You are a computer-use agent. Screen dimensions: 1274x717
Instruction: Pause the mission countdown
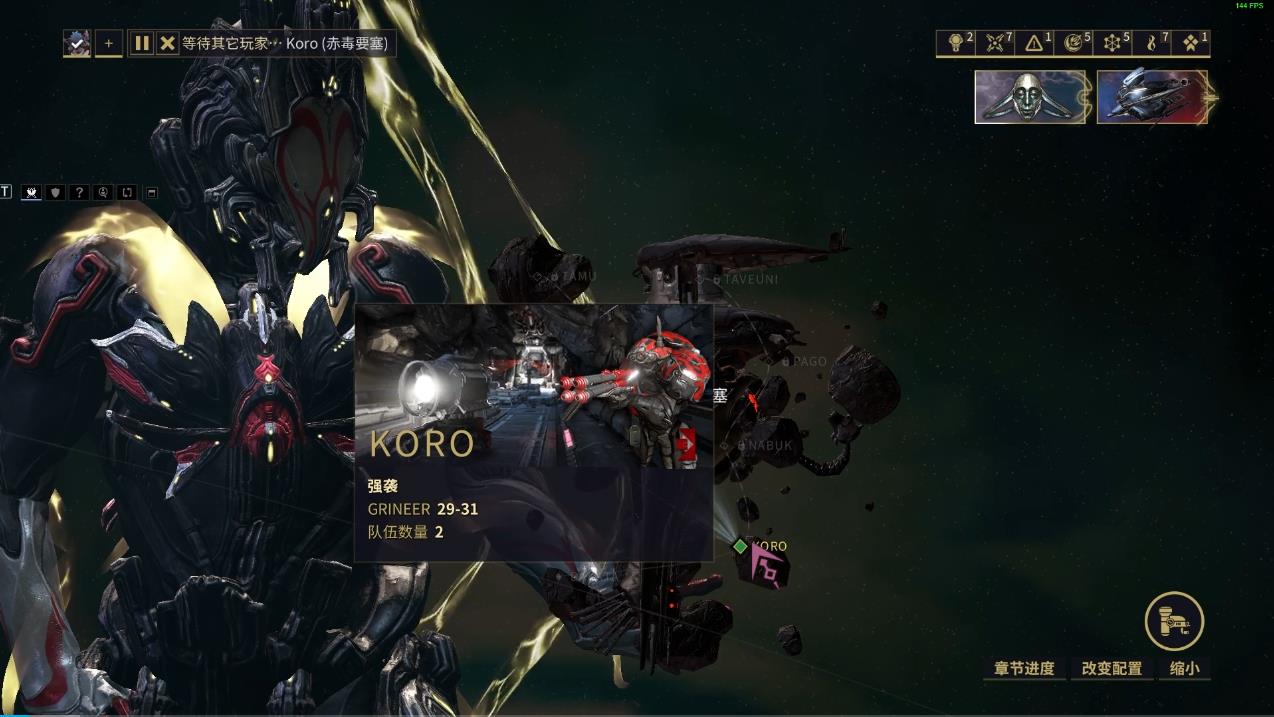point(142,43)
